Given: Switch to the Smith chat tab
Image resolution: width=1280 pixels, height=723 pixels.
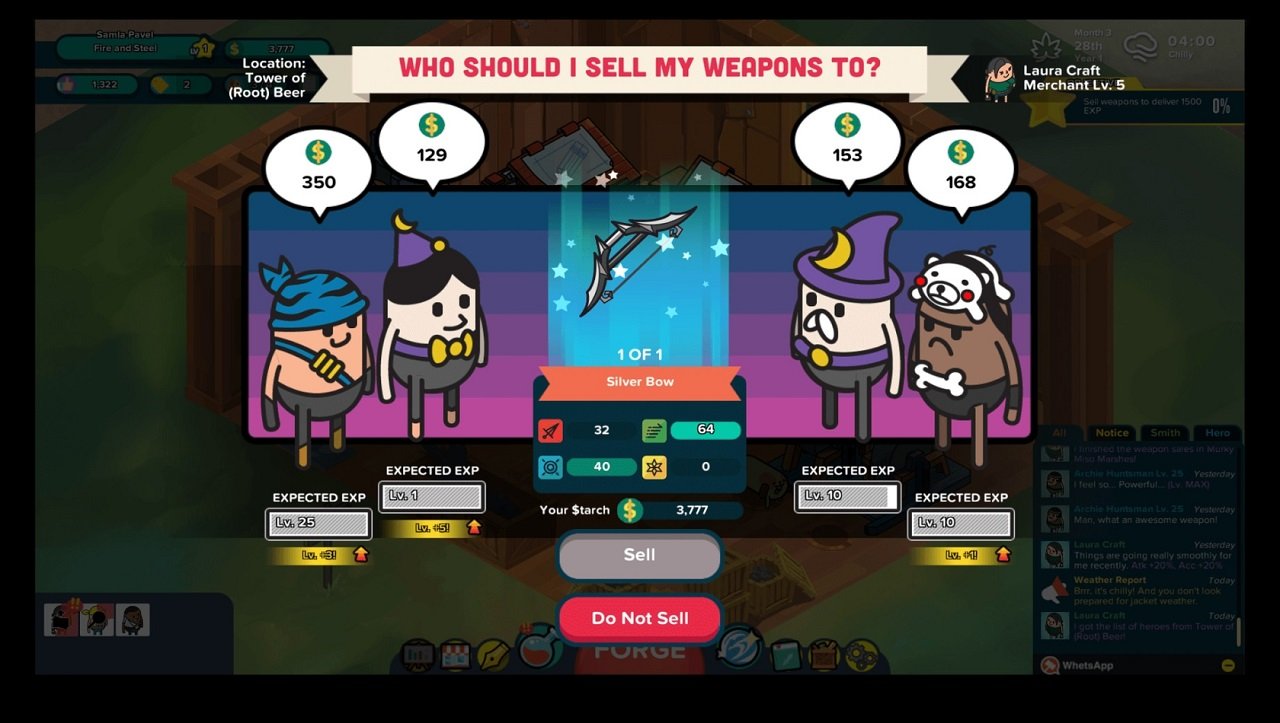Looking at the screenshot, I should coord(1165,433).
